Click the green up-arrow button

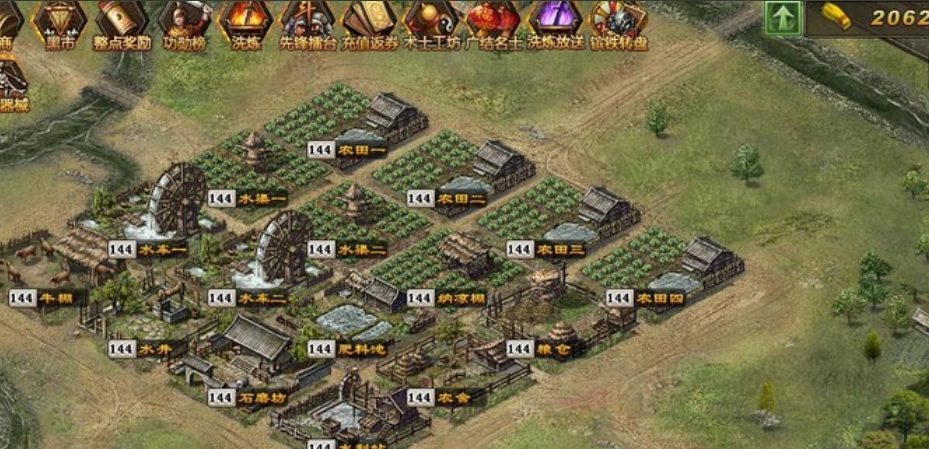coord(783,18)
